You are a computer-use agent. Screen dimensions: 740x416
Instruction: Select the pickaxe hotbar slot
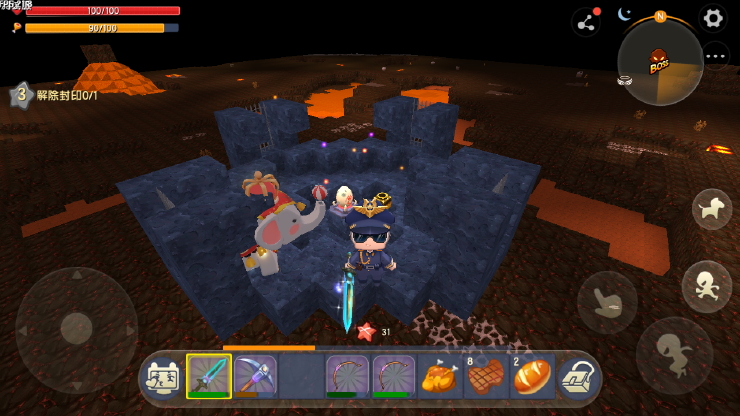click(x=255, y=377)
